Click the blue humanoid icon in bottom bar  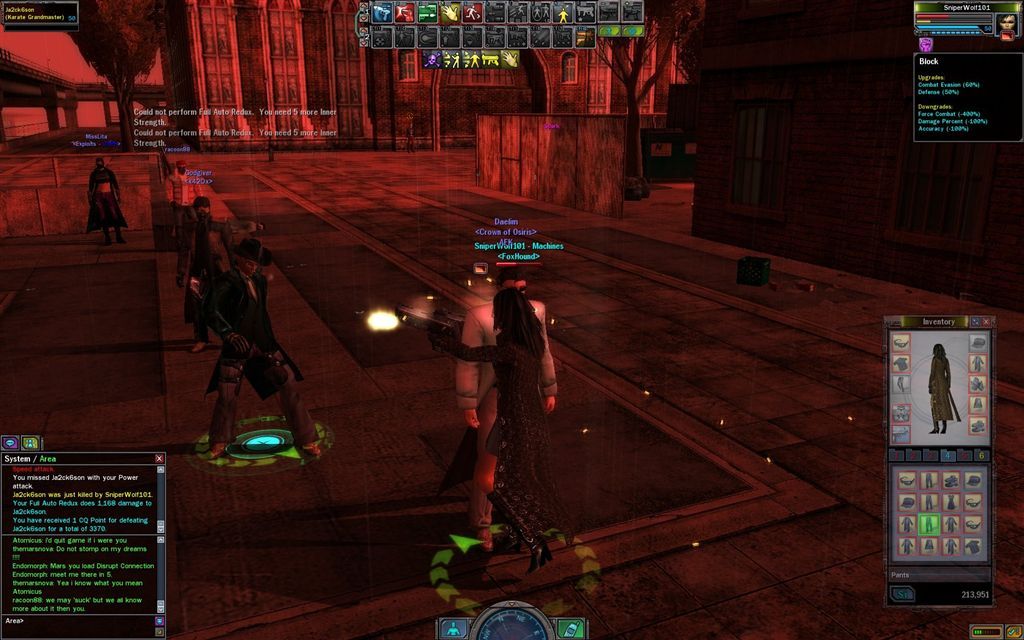tap(453, 629)
